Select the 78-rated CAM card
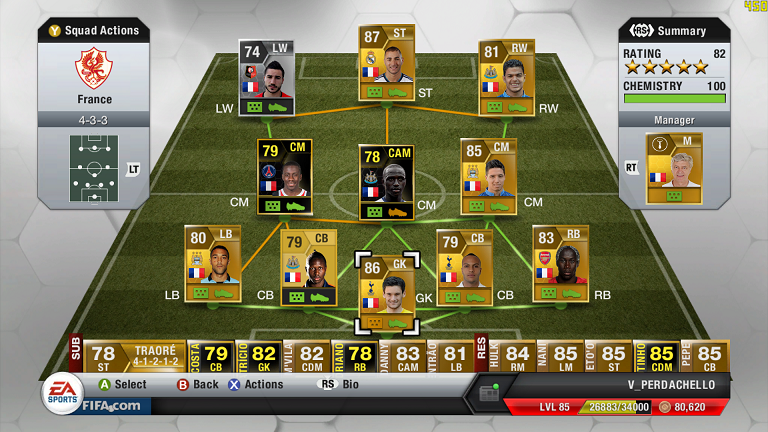The image size is (768, 432). [x=386, y=181]
